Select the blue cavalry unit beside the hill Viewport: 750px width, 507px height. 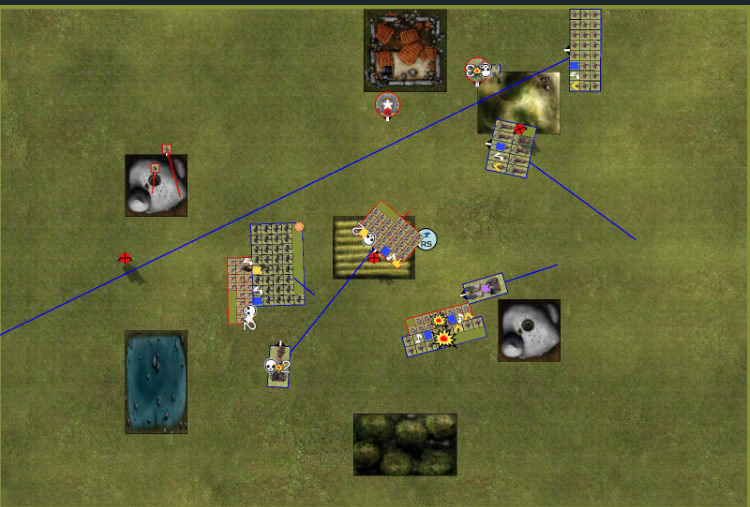click(512, 148)
